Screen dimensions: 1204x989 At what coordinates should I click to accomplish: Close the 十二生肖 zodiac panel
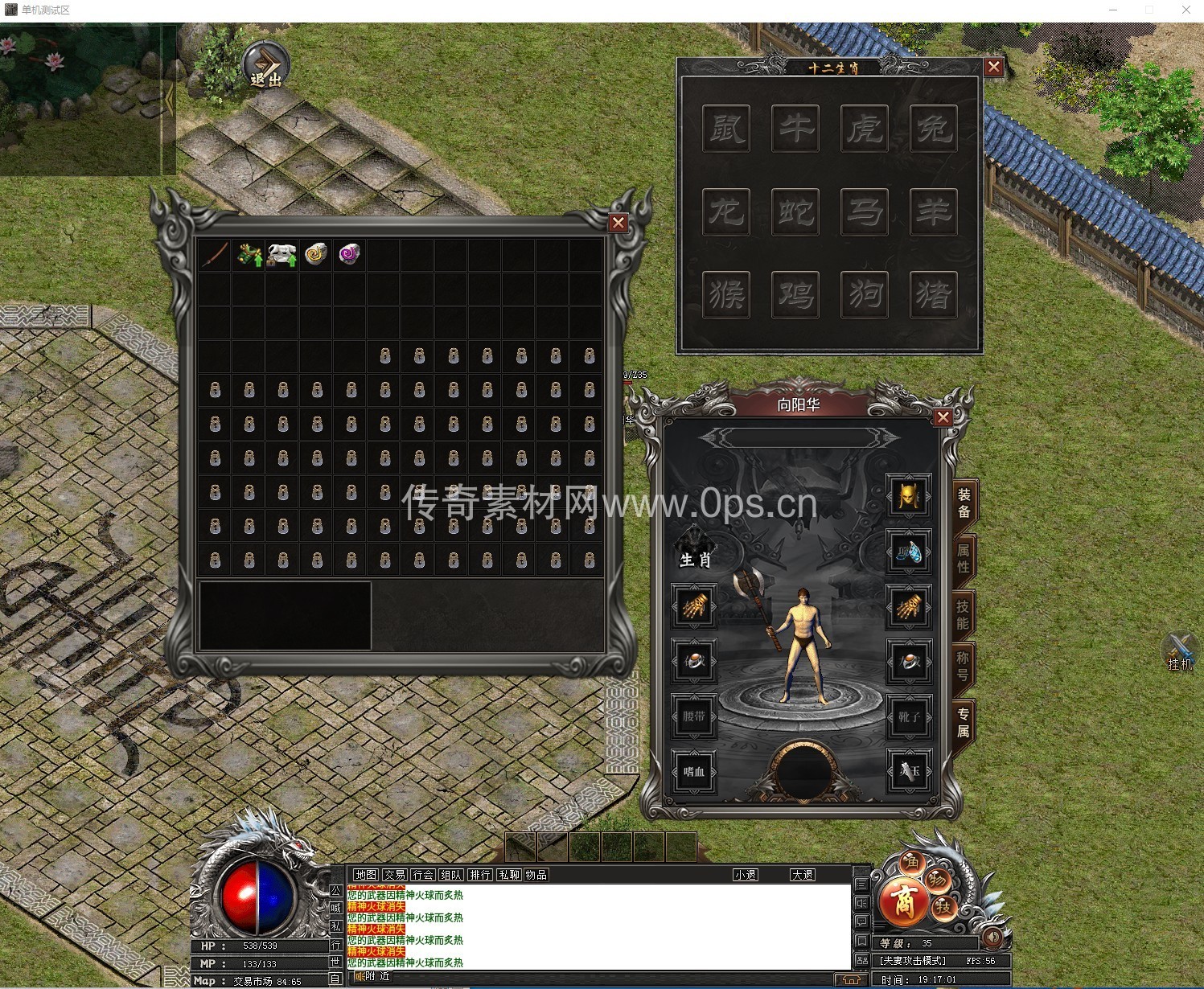tap(994, 68)
